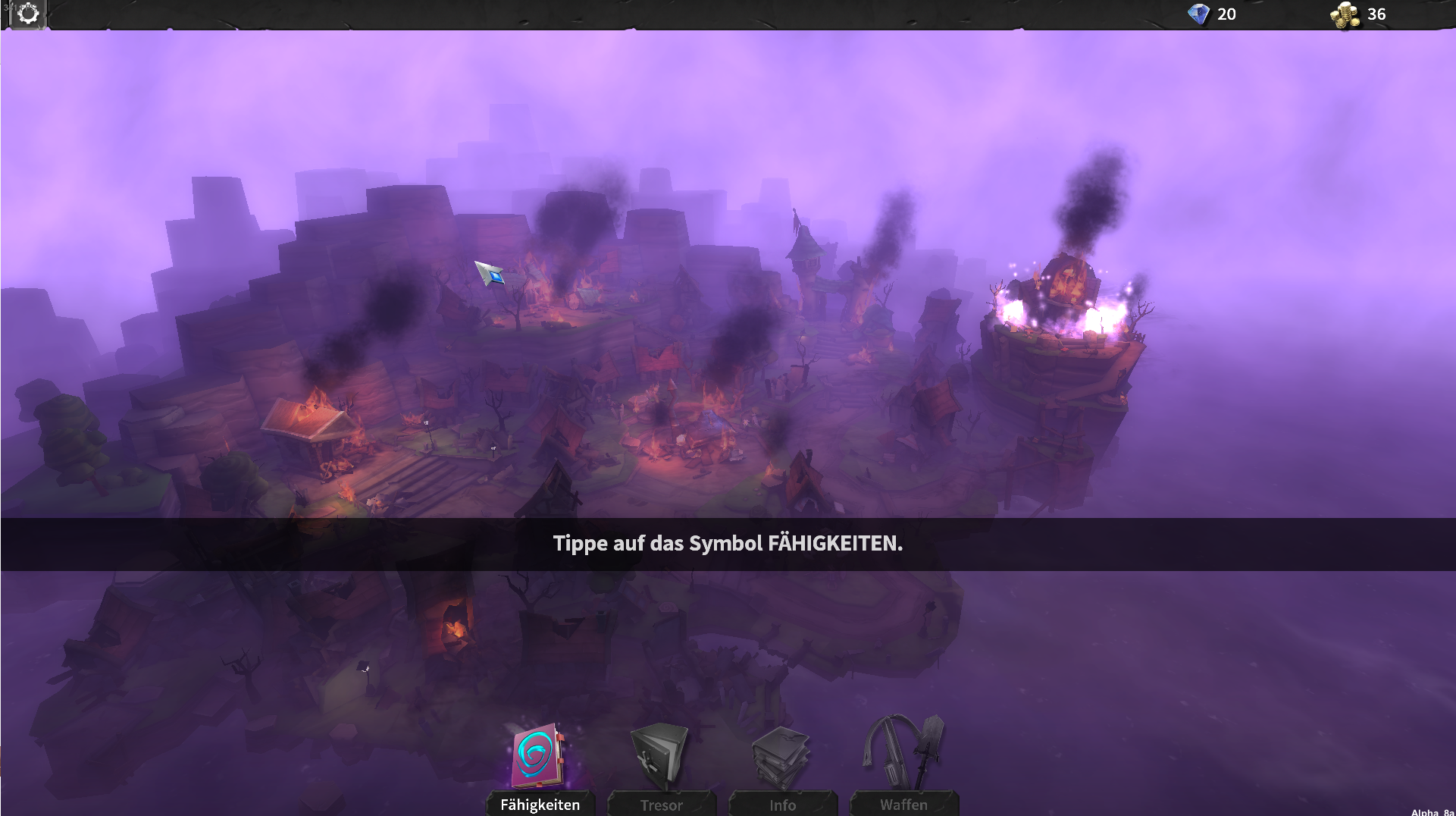Image resolution: width=1456 pixels, height=816 pixels.
Task: Click the blue gem currency icon
Action: pos(1201,14)
